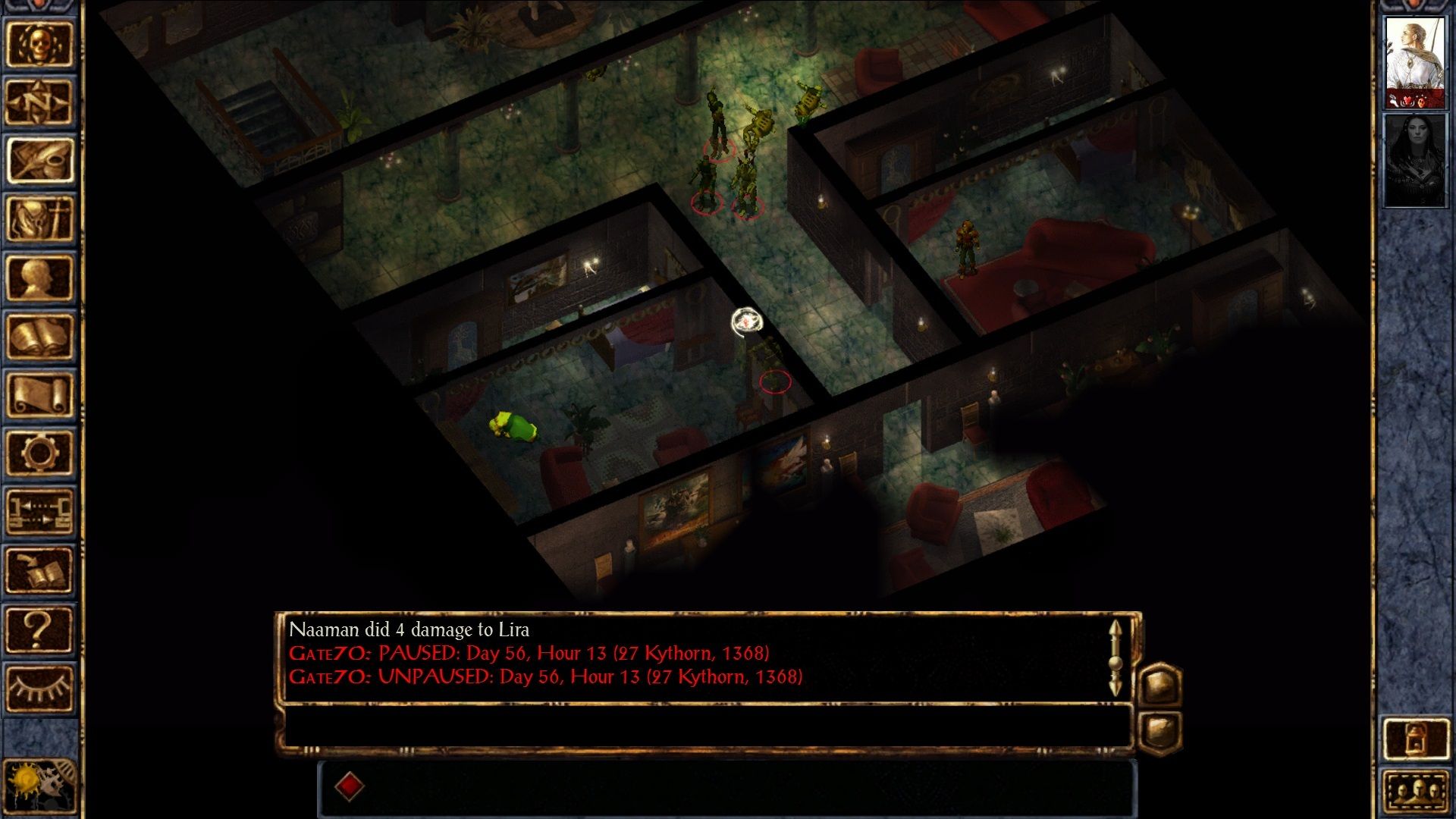Select the dark-haired character portrait
Viewport: 1456px width, 819px height.
[1414, 160]
